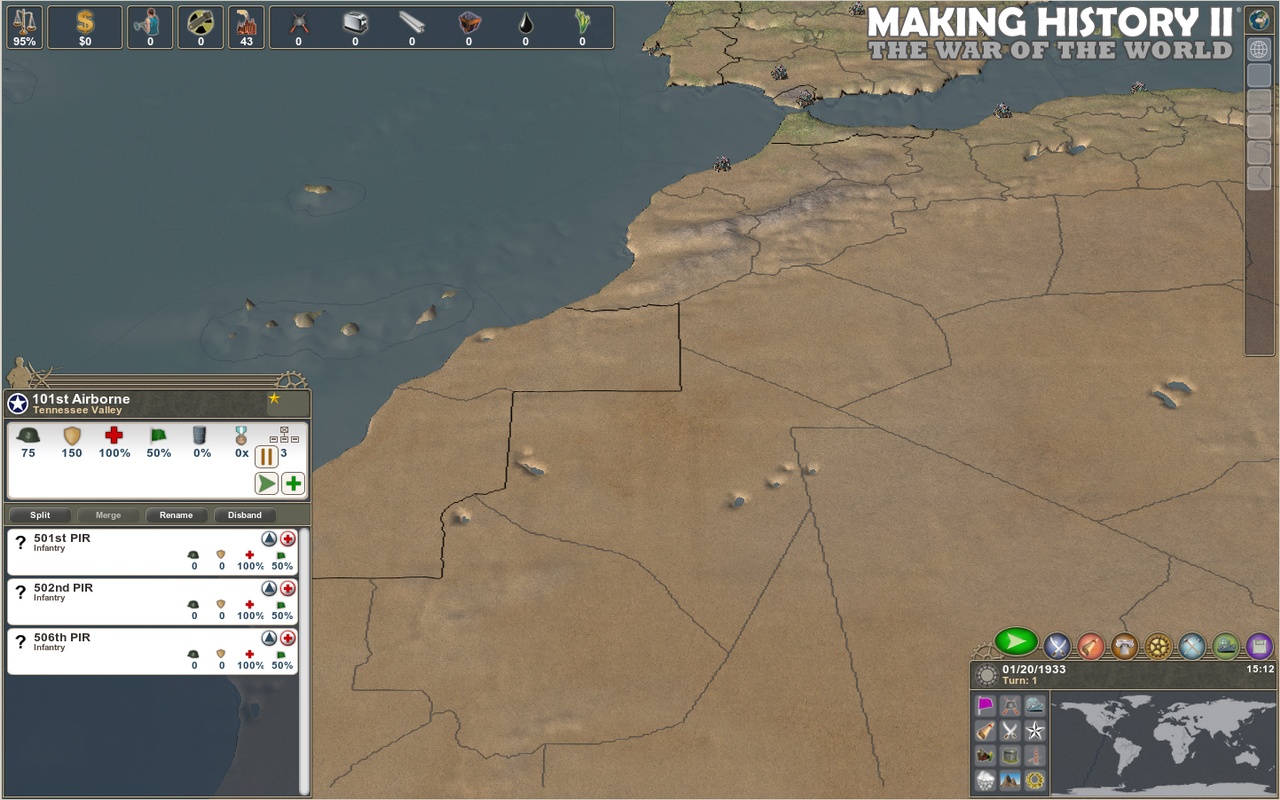Open the gear production menu

pyautogui.click(x=1157, y=647)
